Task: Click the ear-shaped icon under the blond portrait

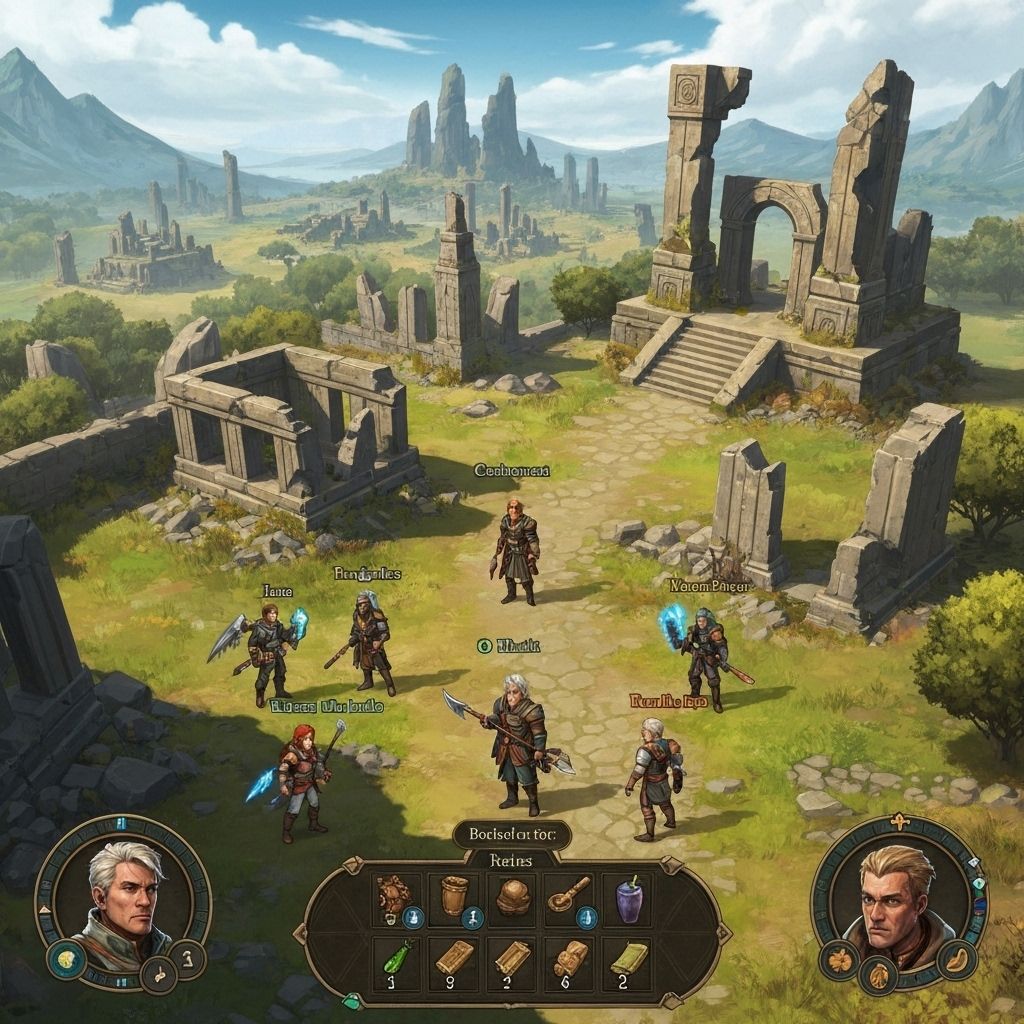Action: click(958, 958)
